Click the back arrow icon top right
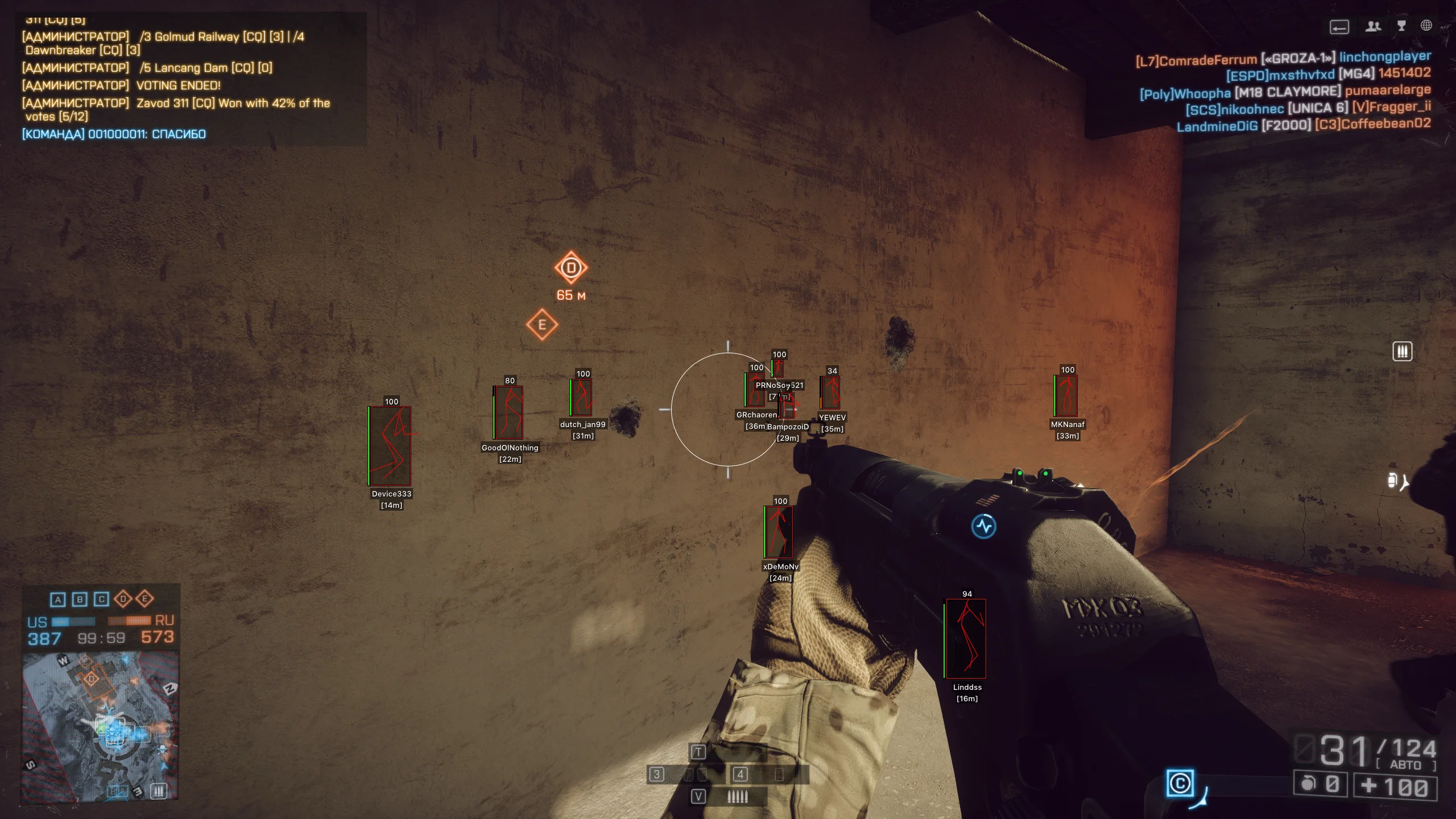Viewport: 1456px width, 819px height. coord(1339,26)
